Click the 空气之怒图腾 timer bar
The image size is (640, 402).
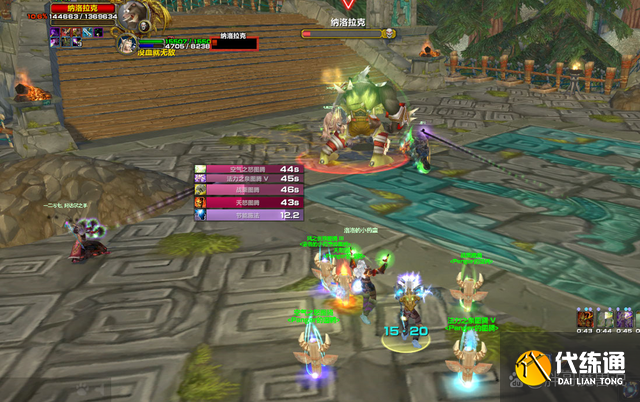(248, 170)
